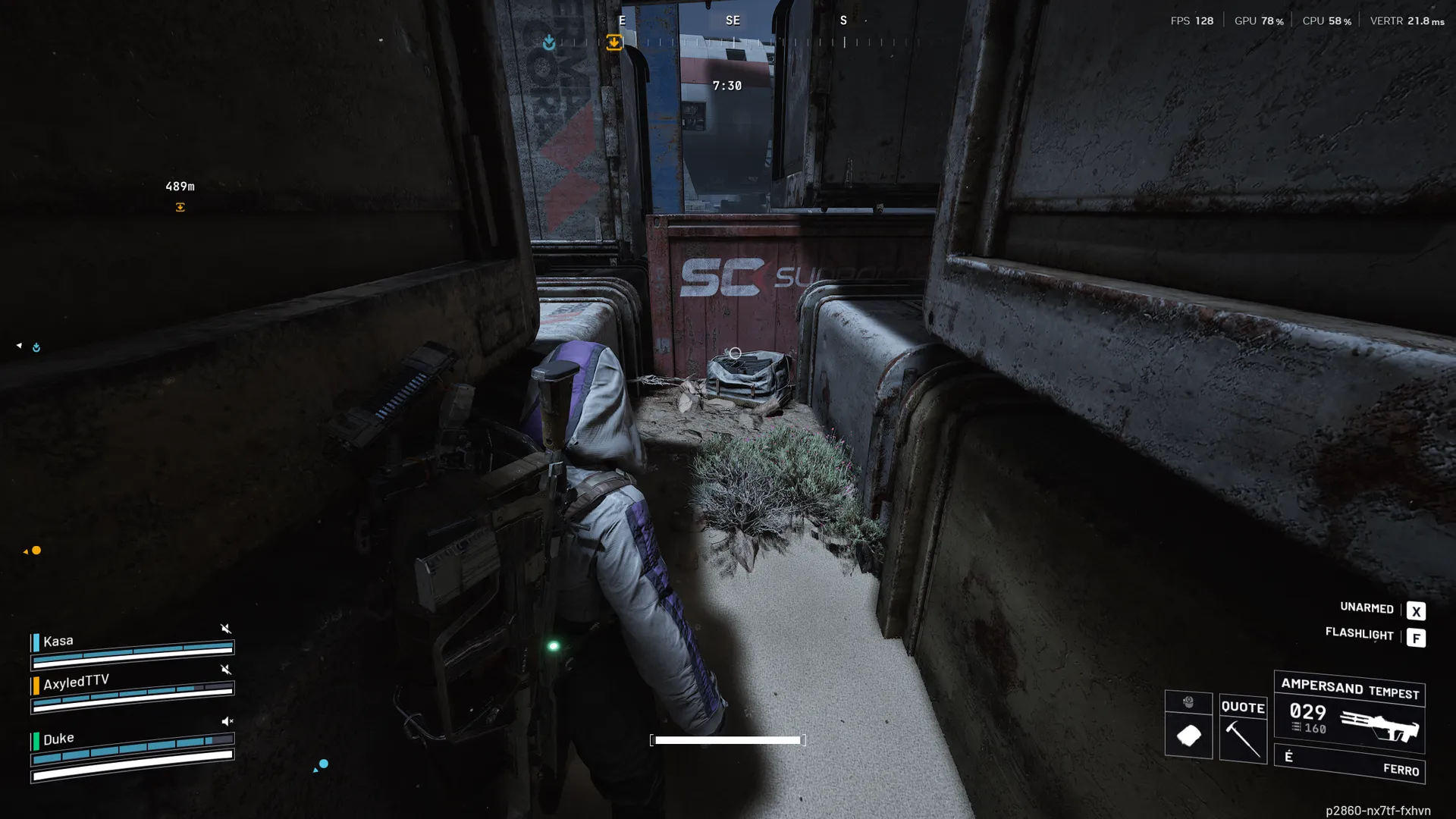The height and width of the screenshot is (819, 1456).
Task: Select the 489m orange waypoint marker
Action: pos(180,207)
